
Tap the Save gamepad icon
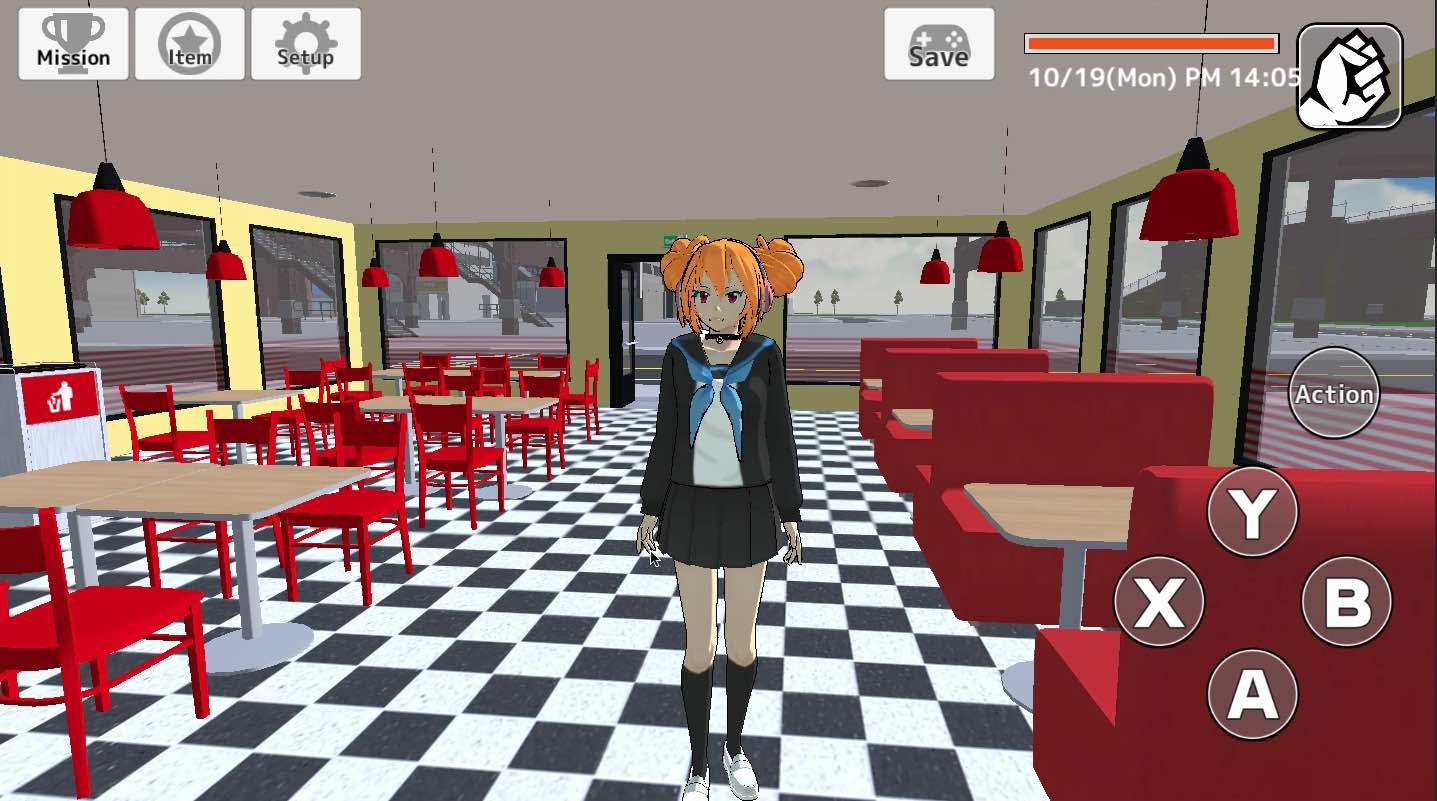(x=938, y=45)
